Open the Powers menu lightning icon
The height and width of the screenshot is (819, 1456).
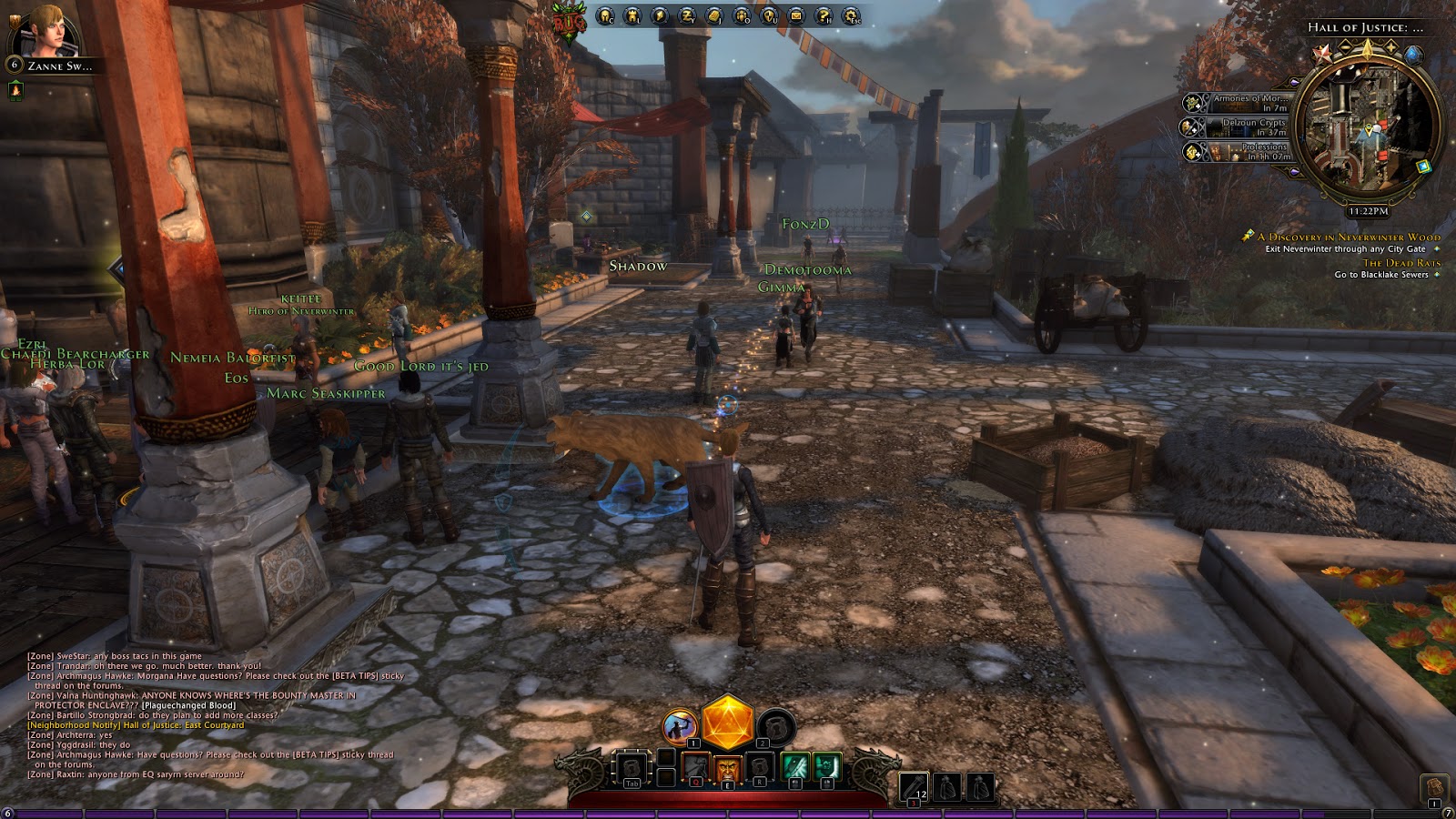click(x=660, y=16)
